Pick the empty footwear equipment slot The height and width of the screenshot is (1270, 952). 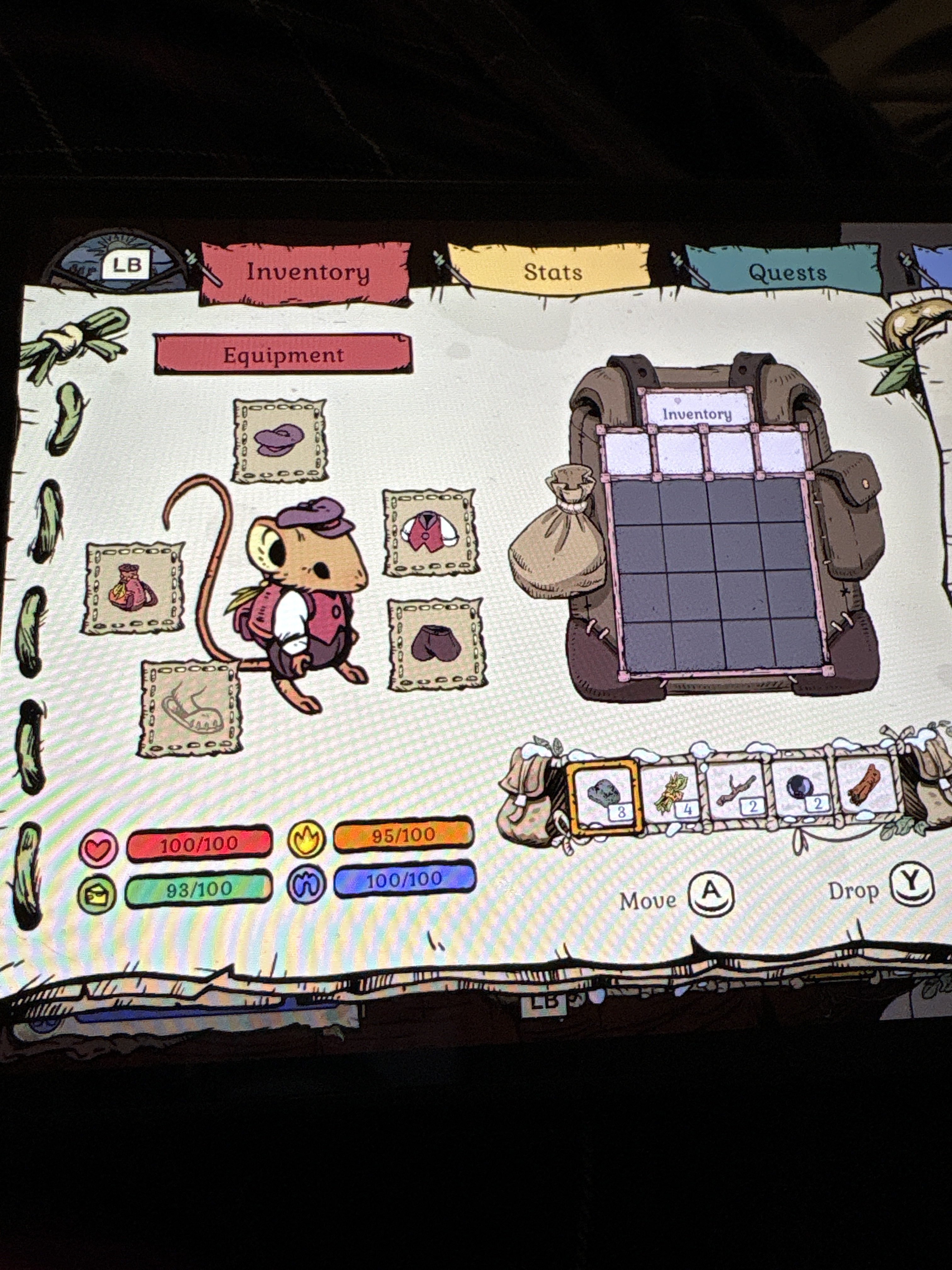(190, 708)
